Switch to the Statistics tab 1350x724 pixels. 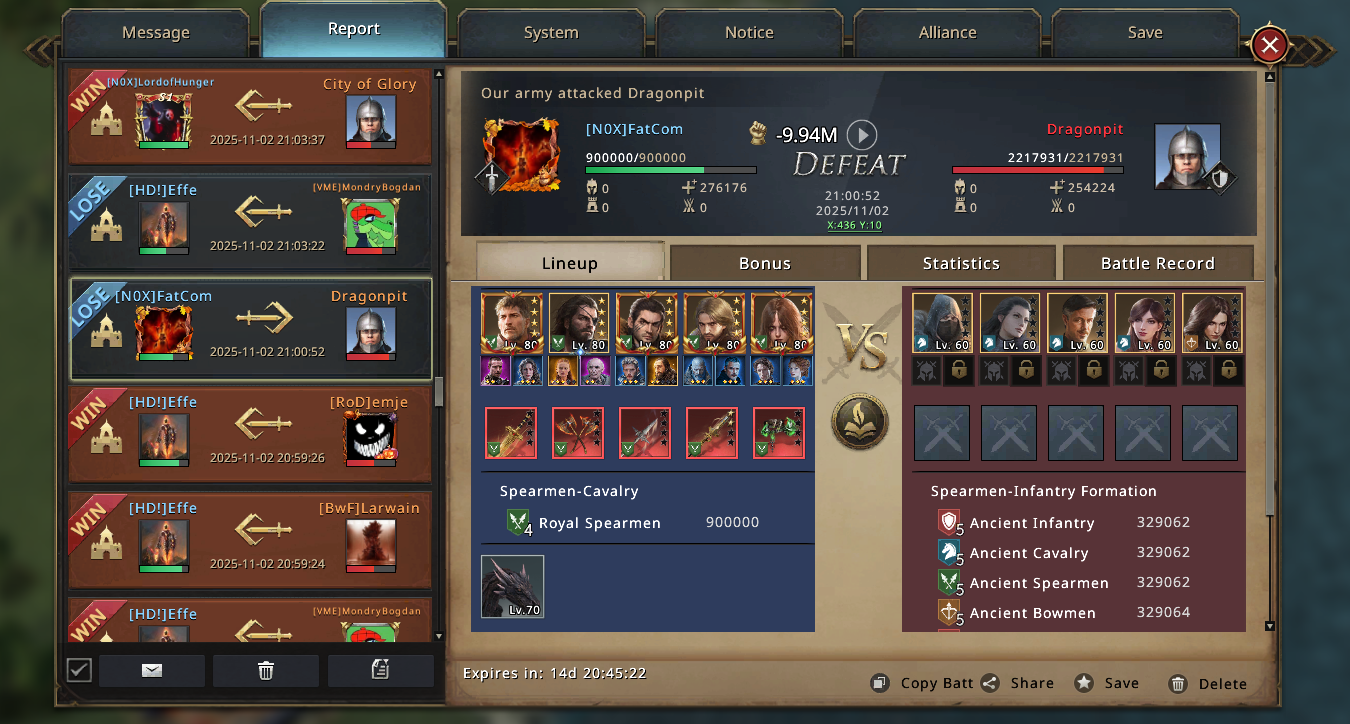tap(960, 263)
